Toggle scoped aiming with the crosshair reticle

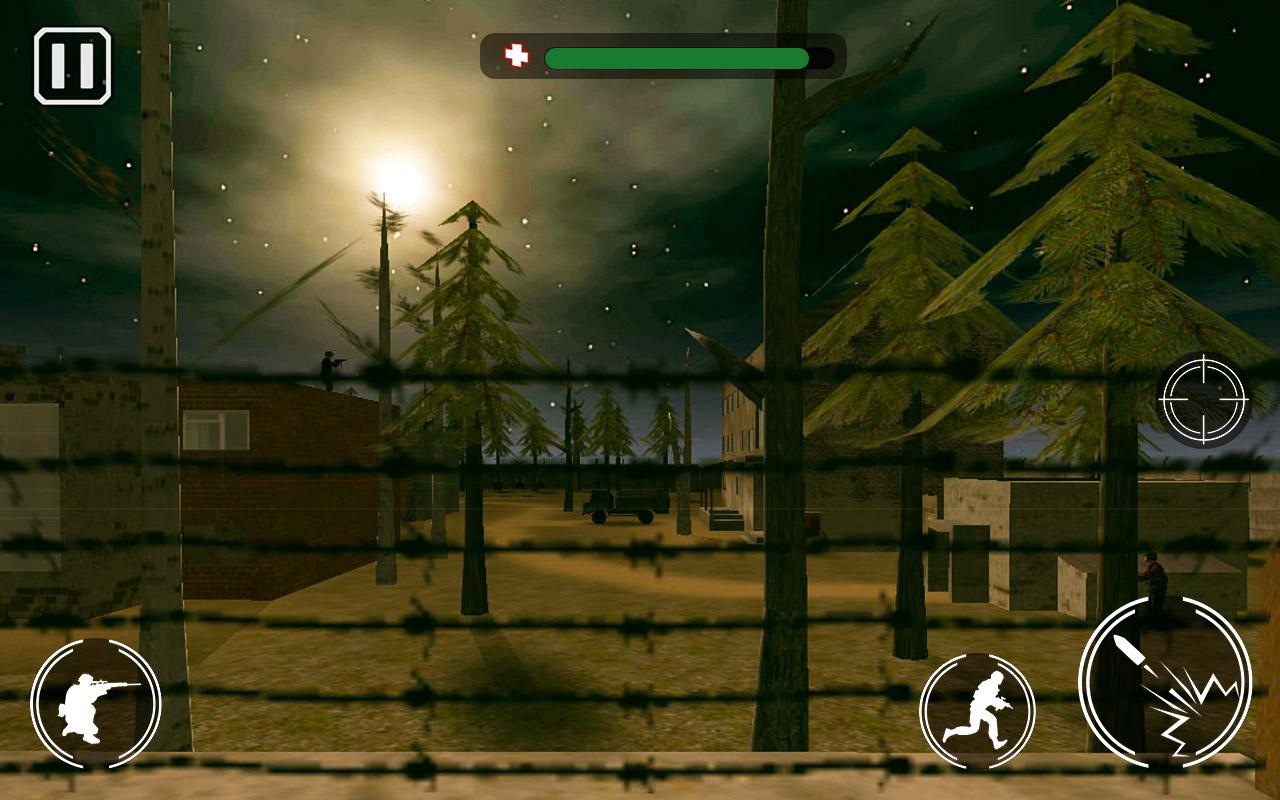pos(1205,398)
